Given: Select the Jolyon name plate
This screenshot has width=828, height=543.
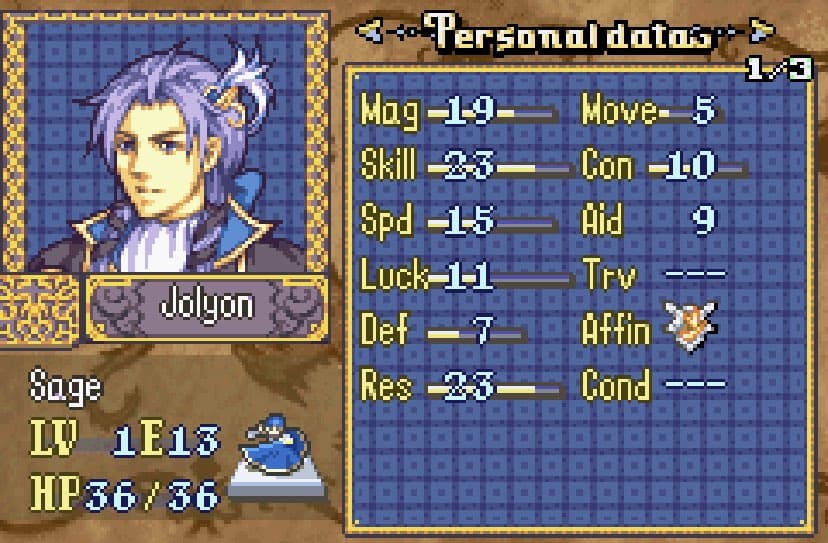Looking at the screenshot, I should pos(206,305).
